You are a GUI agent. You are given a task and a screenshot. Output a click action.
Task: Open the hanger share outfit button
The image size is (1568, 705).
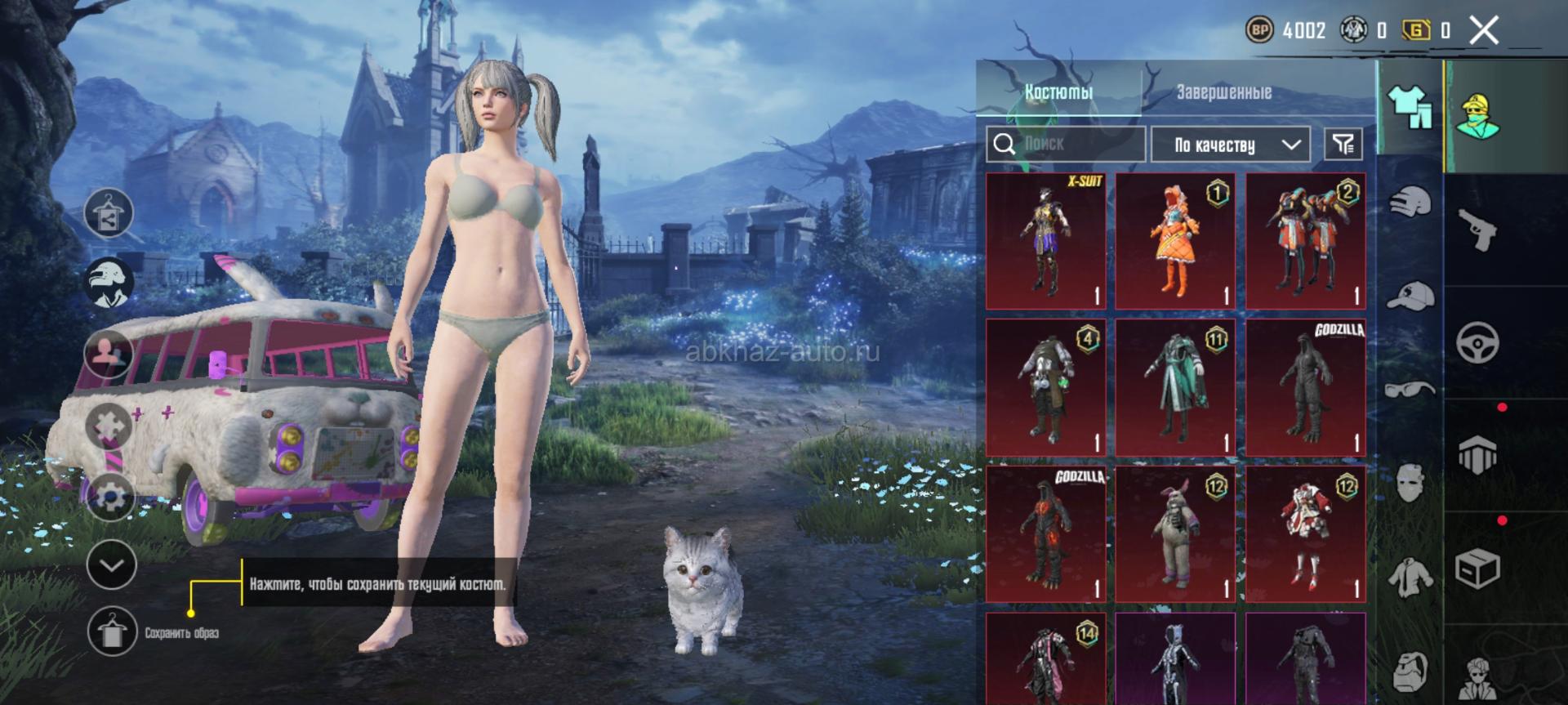point(109,213)
